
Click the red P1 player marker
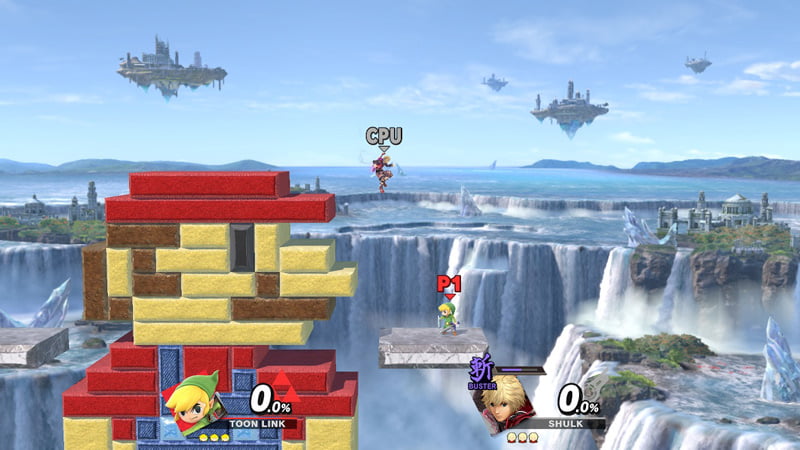pos(448,285)
